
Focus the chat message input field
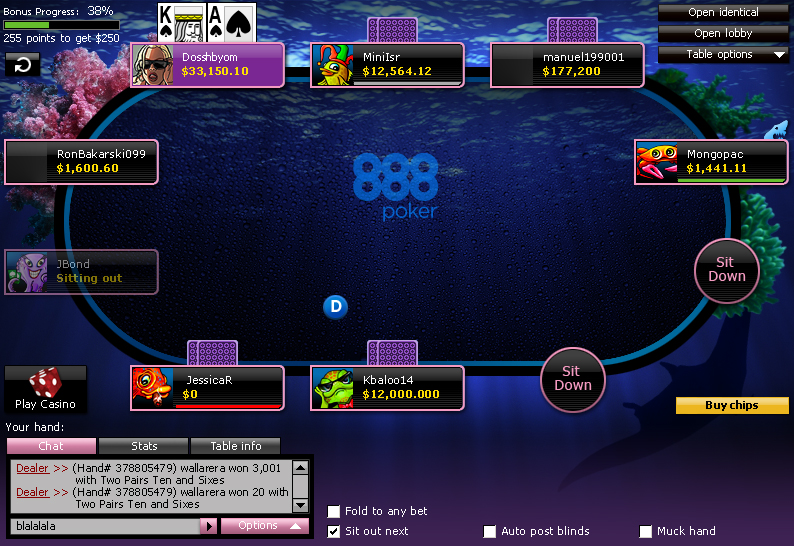(x=105, y=525)
